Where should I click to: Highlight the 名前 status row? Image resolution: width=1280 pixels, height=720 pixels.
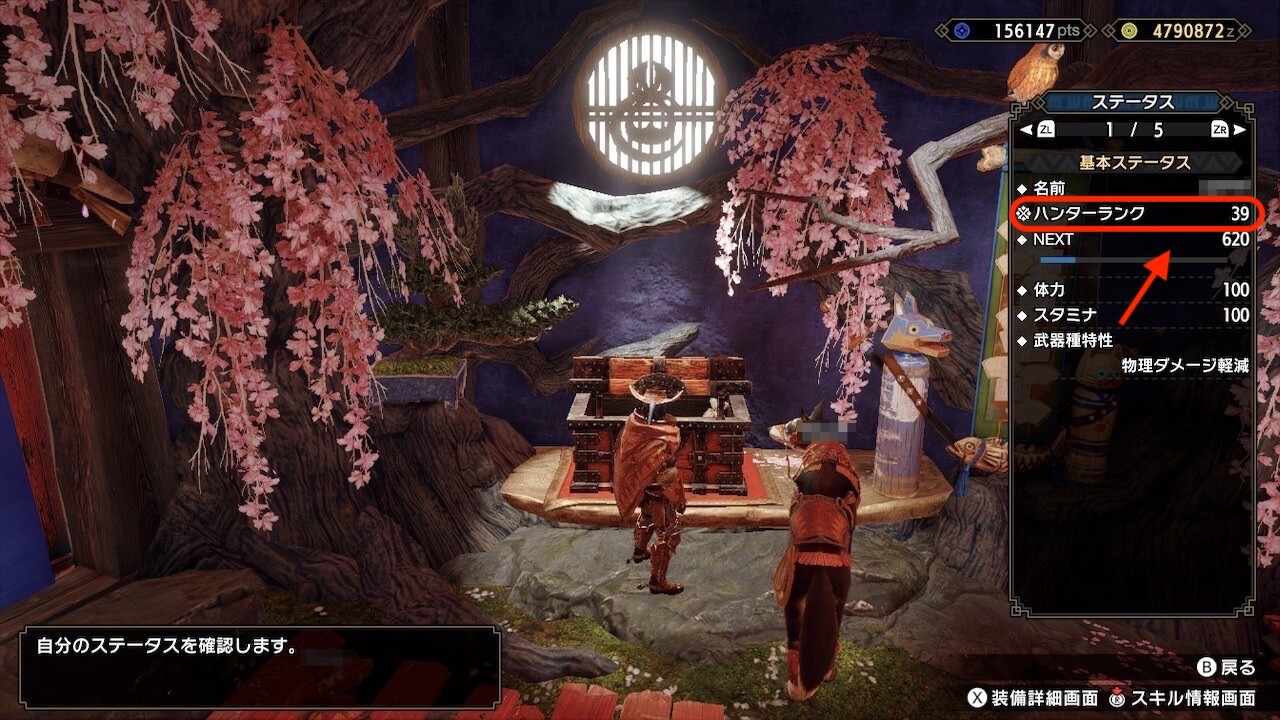(x=1134, y=188)
